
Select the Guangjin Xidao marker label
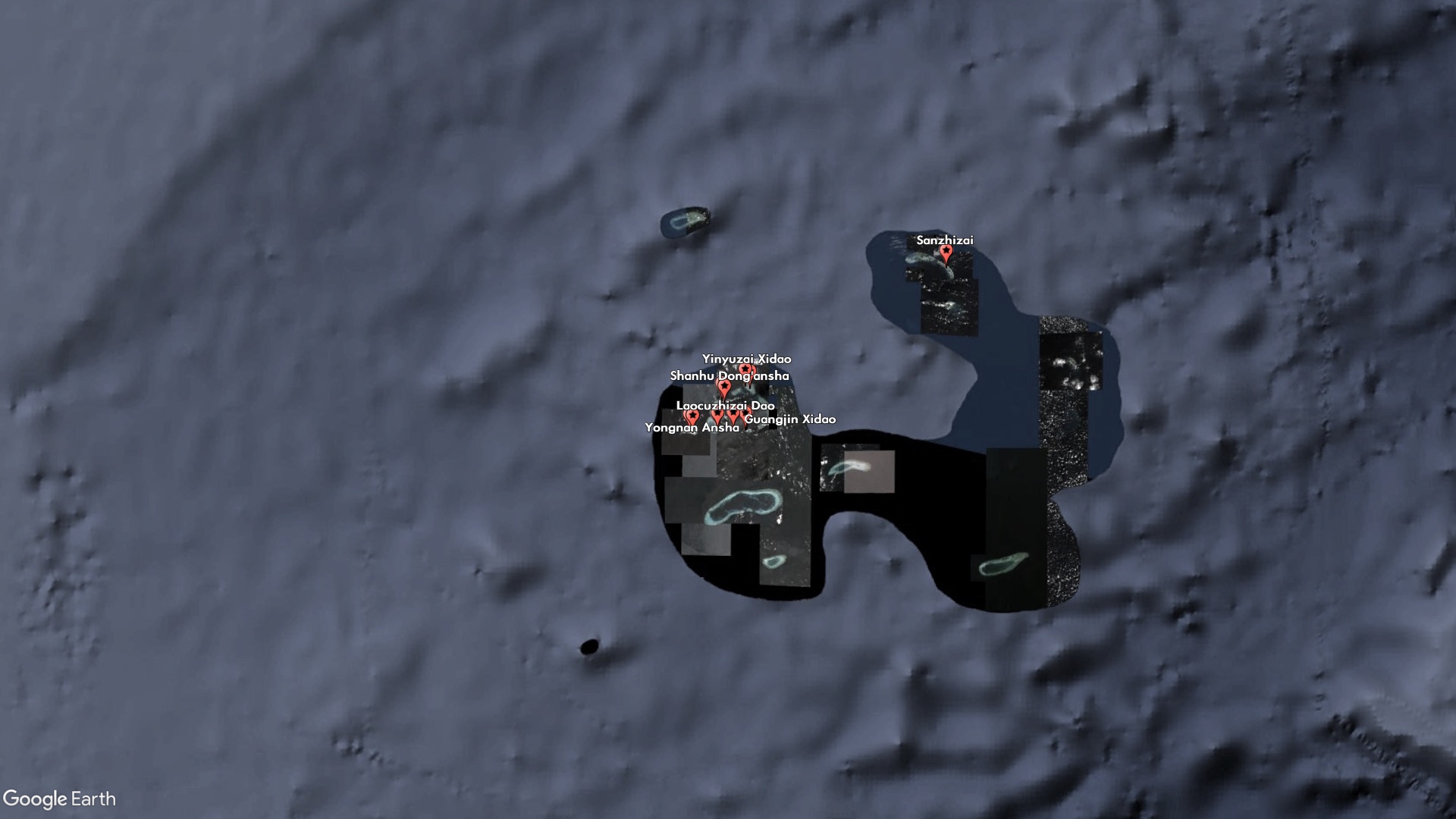click(790, 419)
